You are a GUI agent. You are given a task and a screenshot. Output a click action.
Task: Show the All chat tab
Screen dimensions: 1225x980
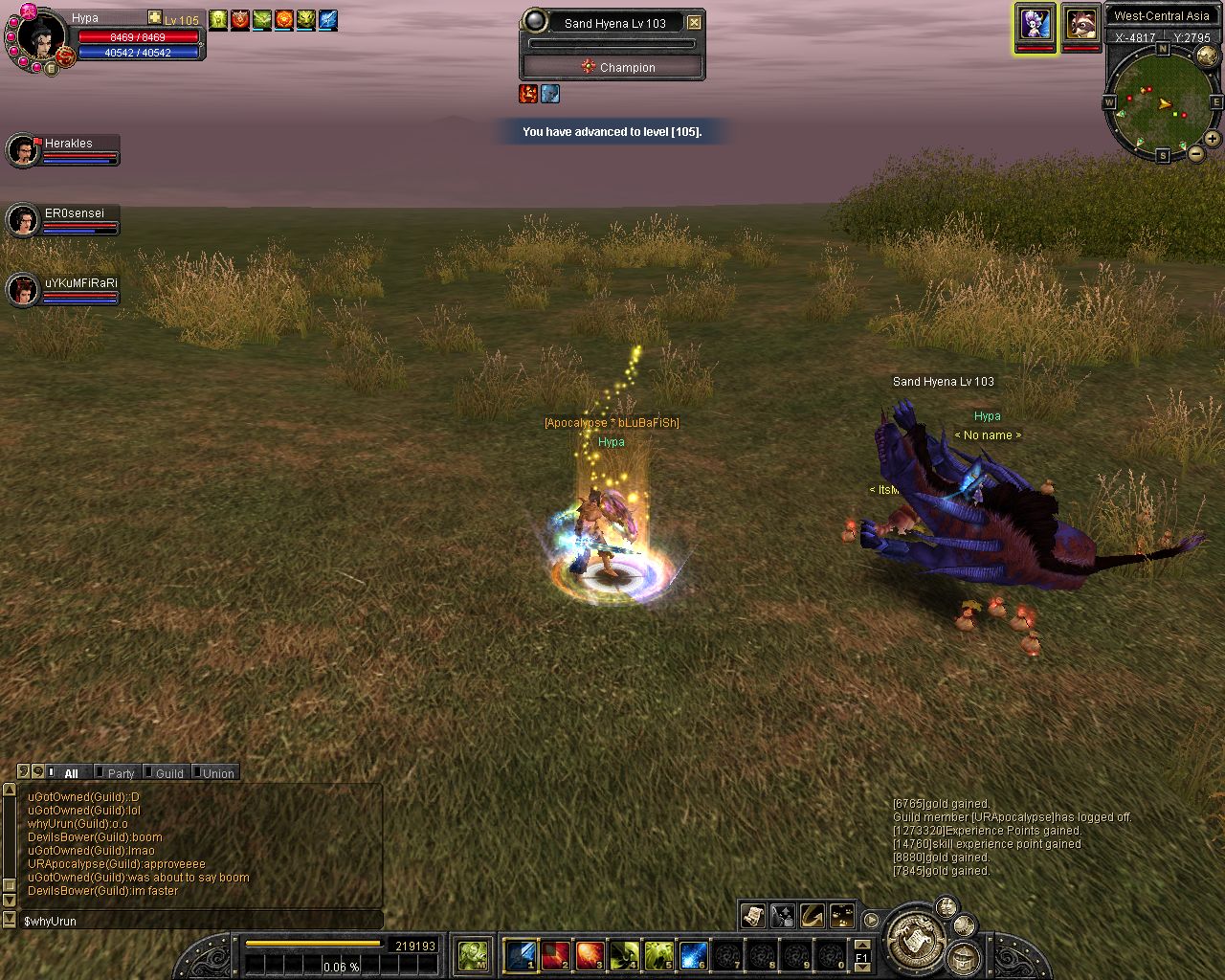[x=71, y=773]
